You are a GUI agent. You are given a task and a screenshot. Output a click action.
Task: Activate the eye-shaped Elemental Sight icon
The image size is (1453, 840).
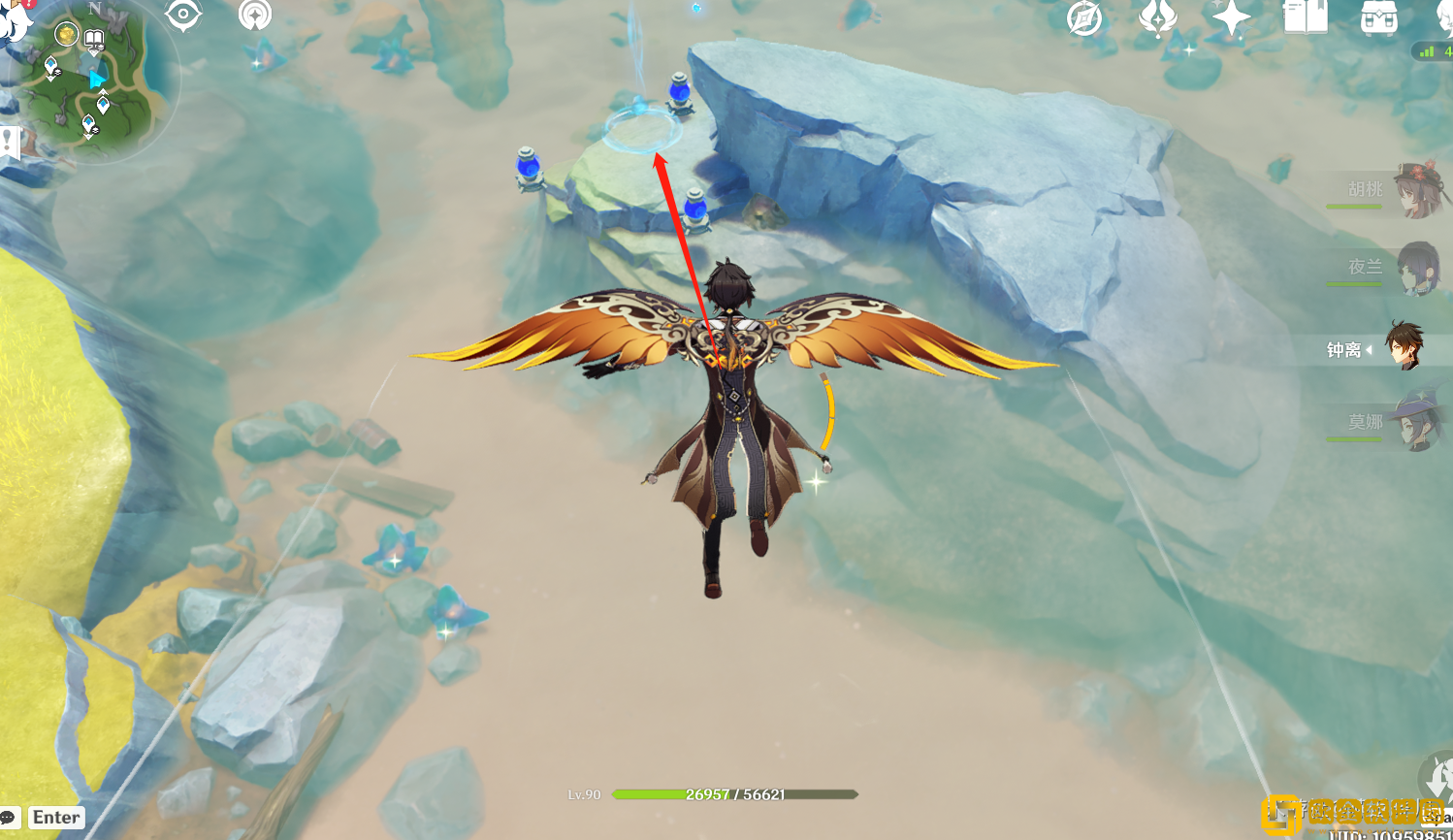coord(183,15)
